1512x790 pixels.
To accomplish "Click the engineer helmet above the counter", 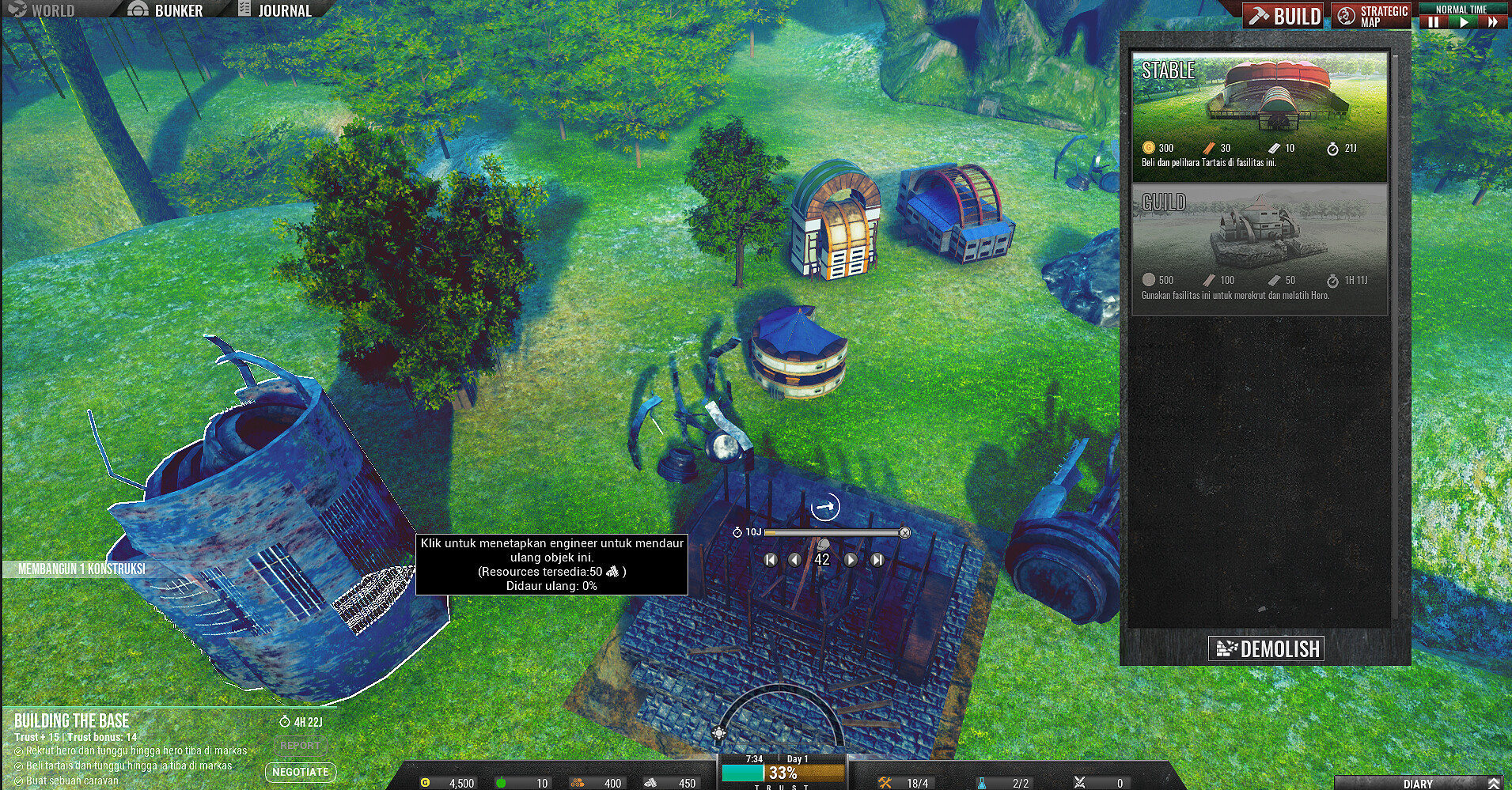I will tap(823, 546).
